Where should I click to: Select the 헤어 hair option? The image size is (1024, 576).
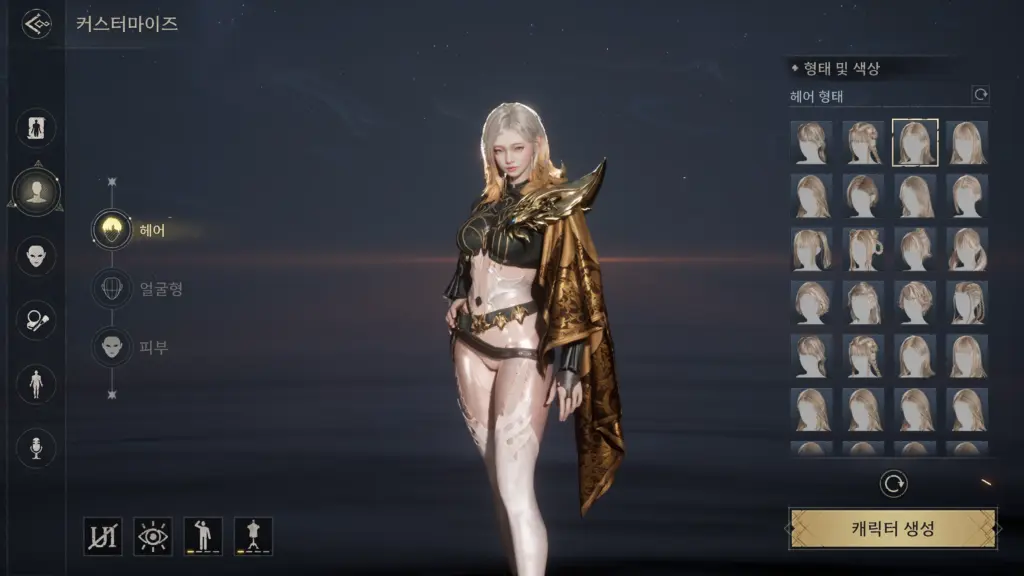[112, 229]
